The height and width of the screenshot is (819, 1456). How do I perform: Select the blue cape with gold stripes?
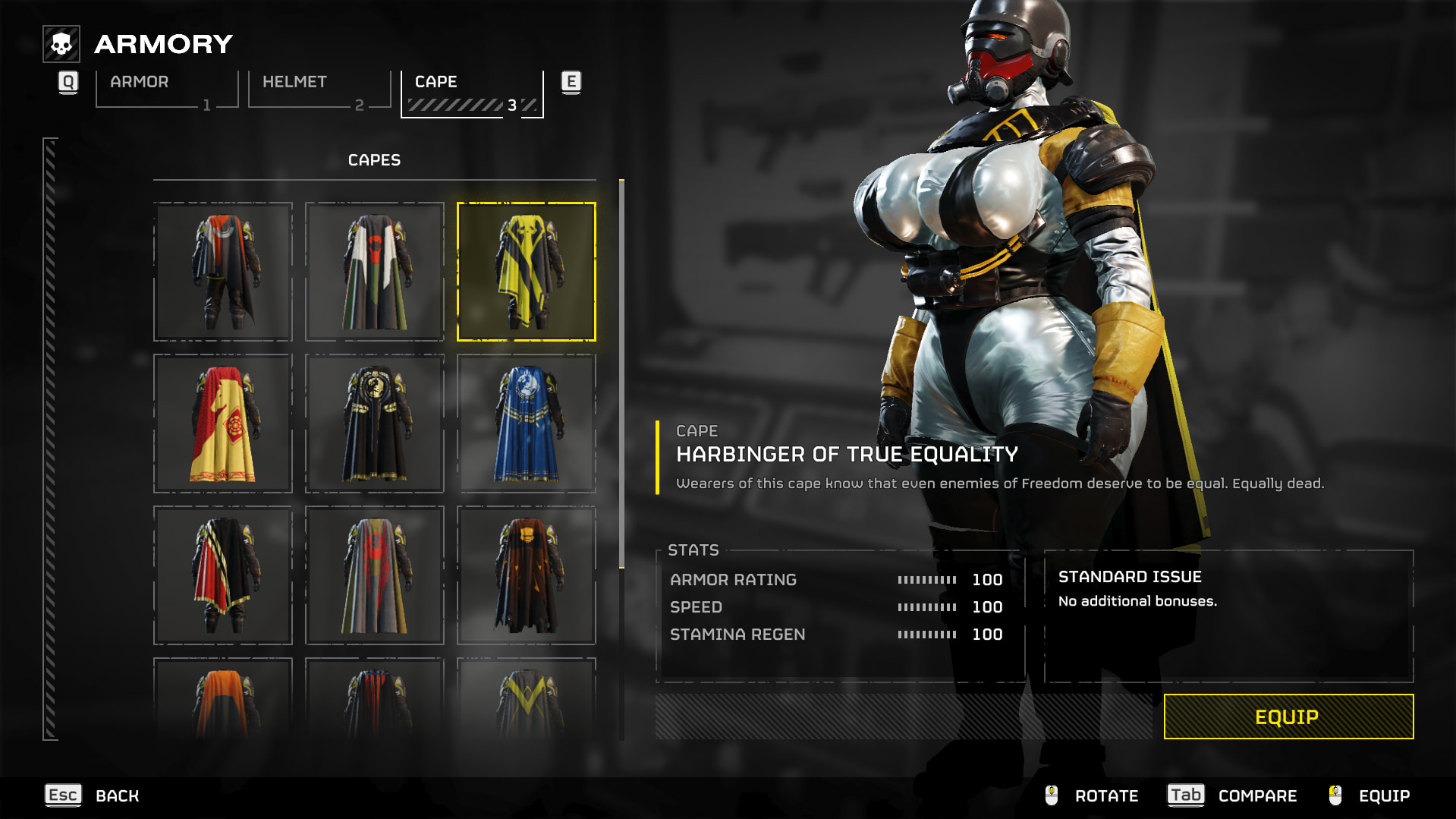tap(527, 424)
